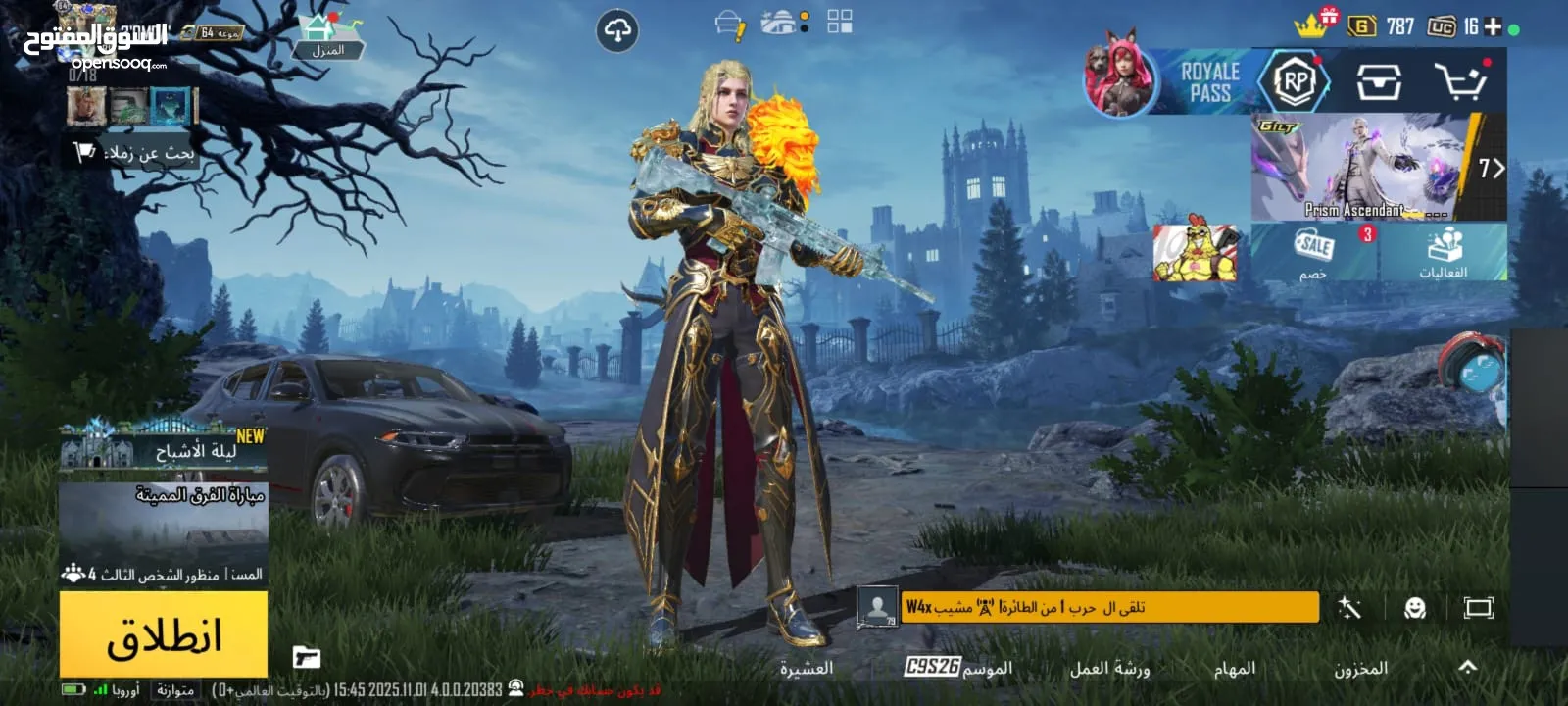Open the المنزل home icon

coord(328,37)
